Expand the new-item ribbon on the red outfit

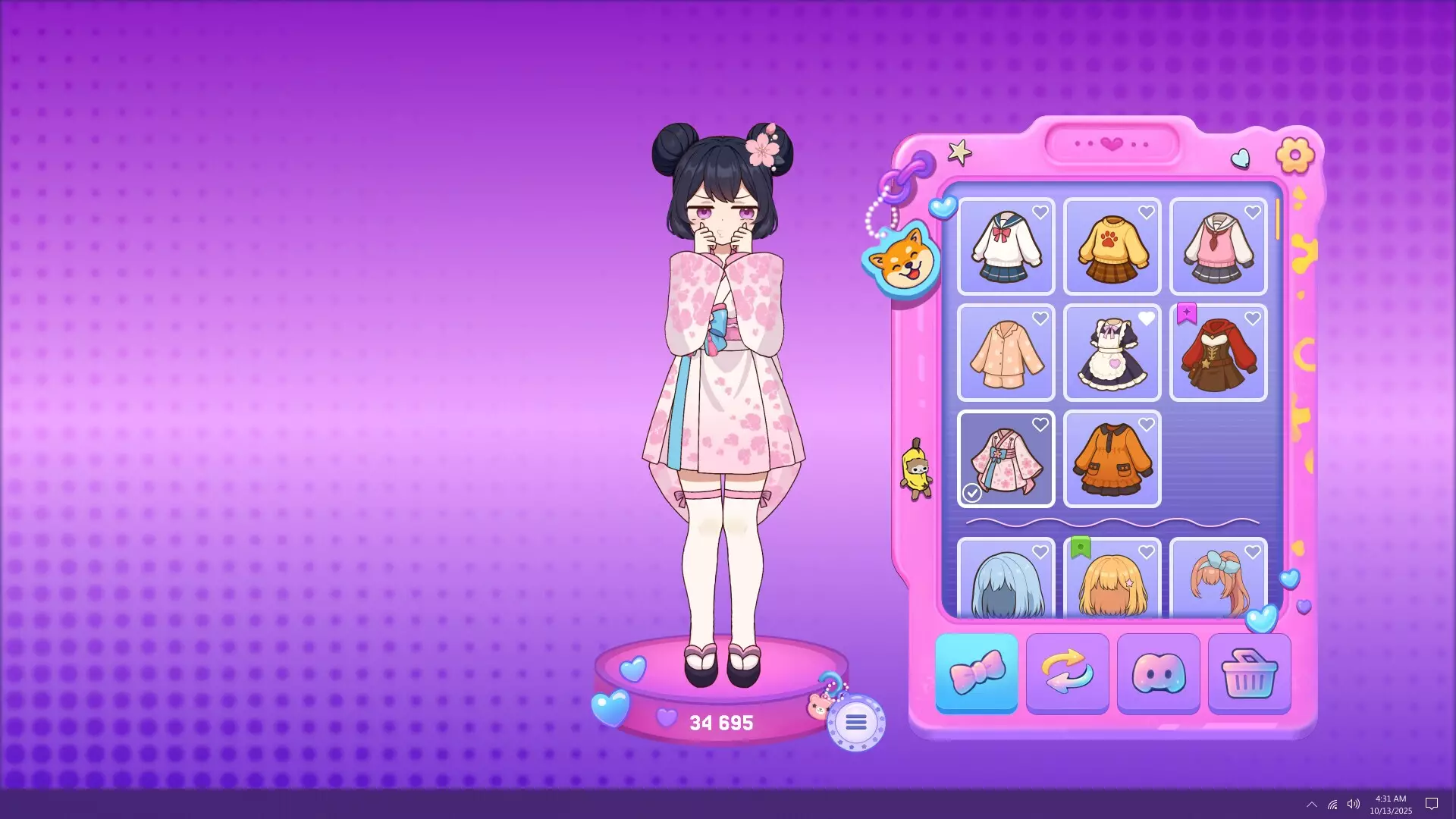[1187, 313]
